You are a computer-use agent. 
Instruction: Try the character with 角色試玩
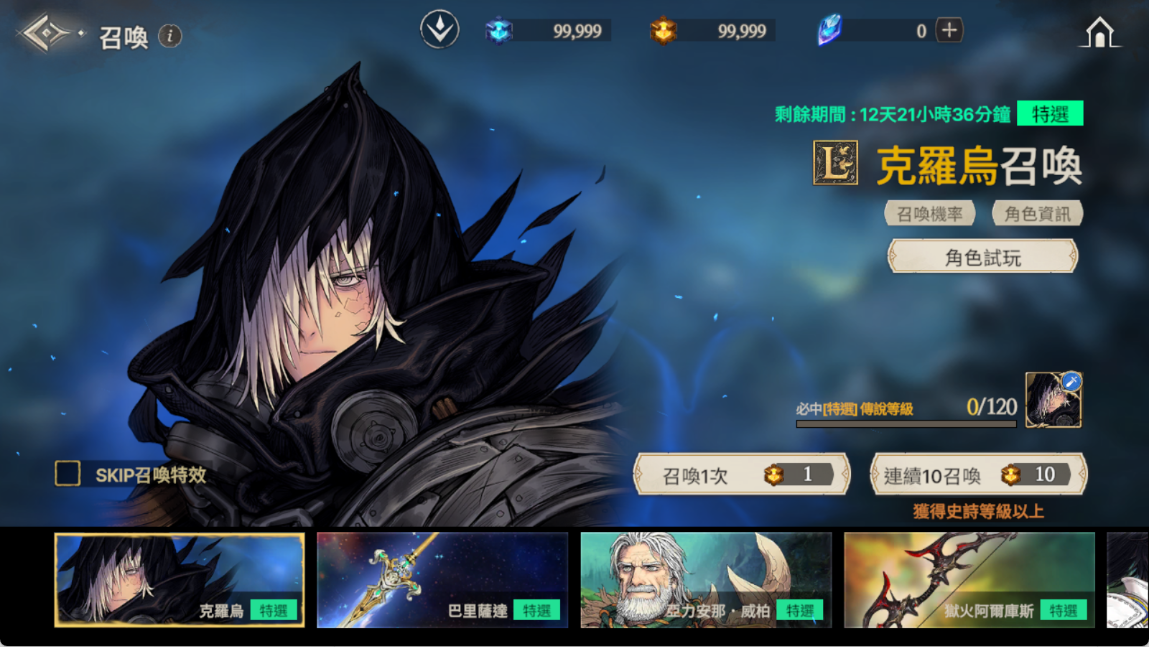click(x=982, y=257)
